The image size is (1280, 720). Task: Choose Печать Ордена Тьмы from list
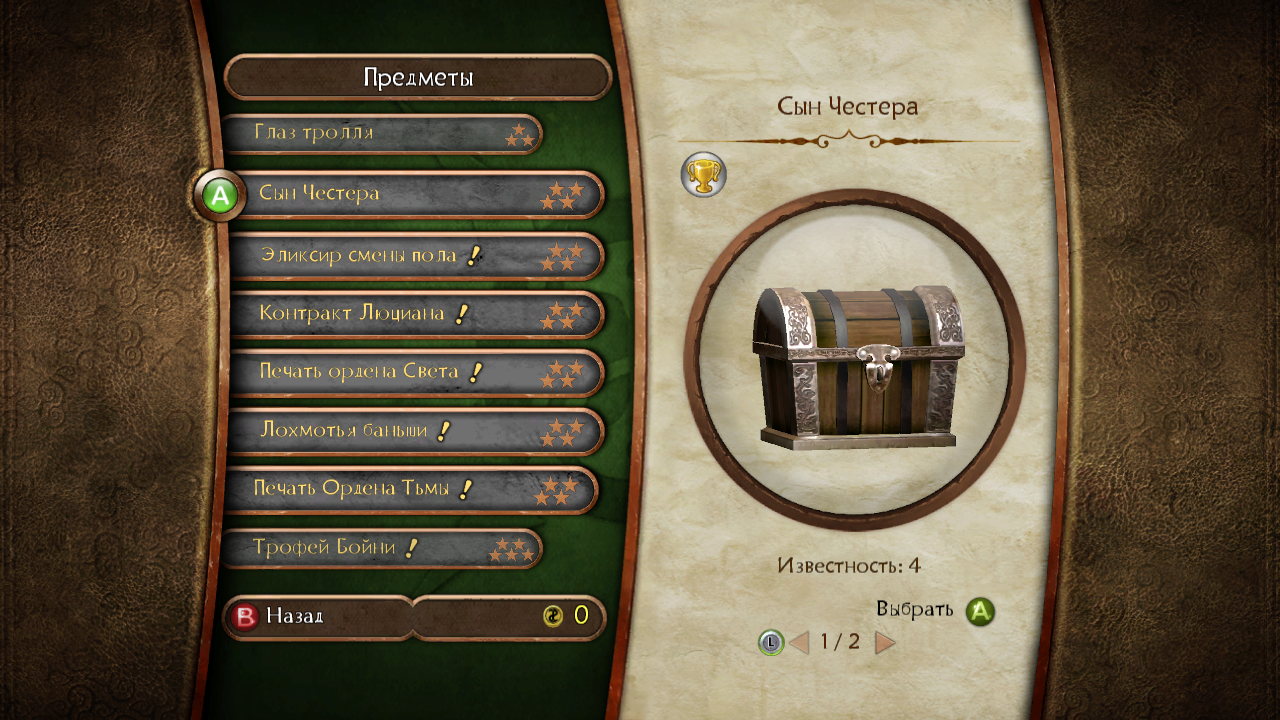pos(410,490)
